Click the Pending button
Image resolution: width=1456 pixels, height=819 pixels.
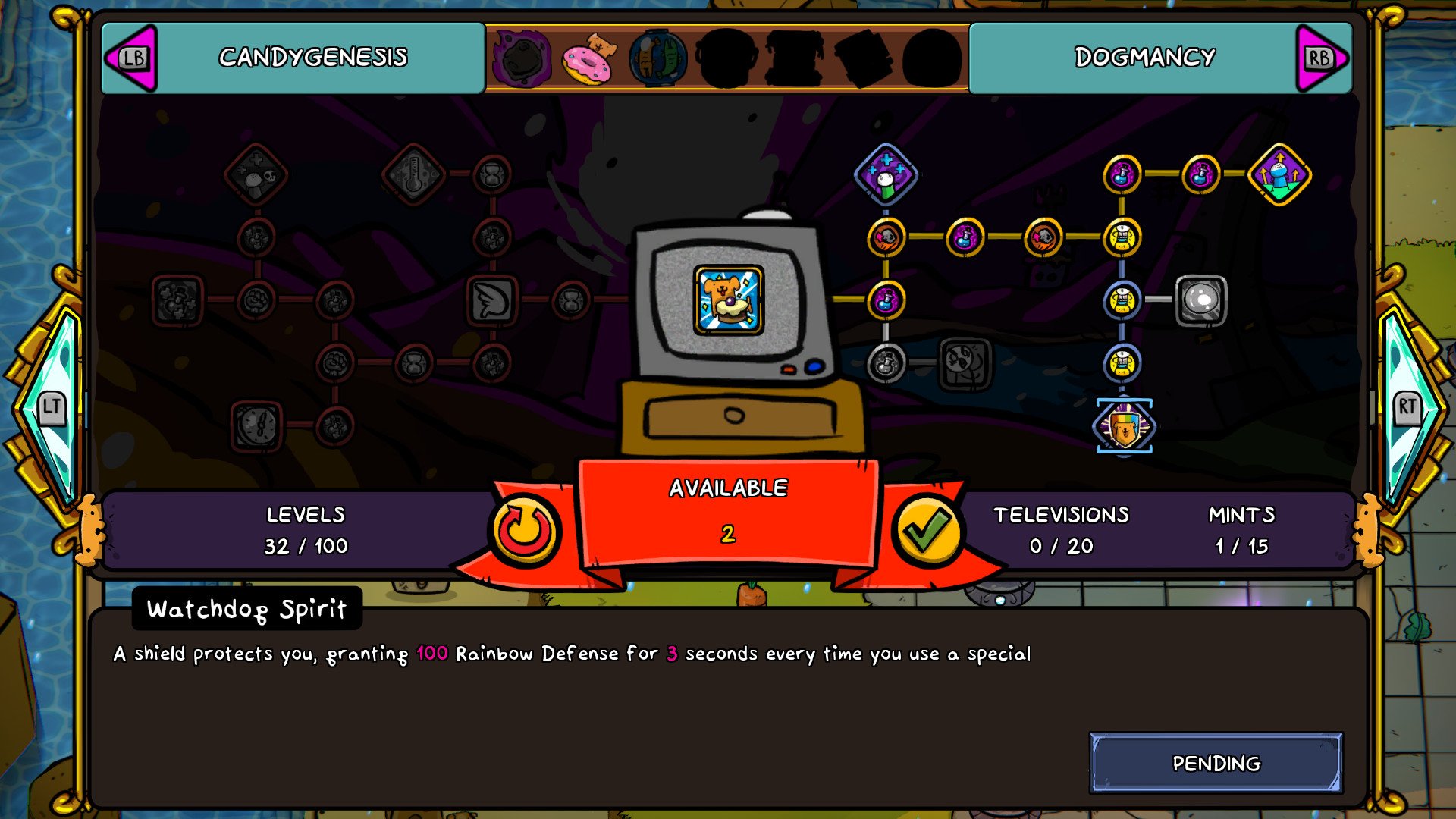[1216, 763]
